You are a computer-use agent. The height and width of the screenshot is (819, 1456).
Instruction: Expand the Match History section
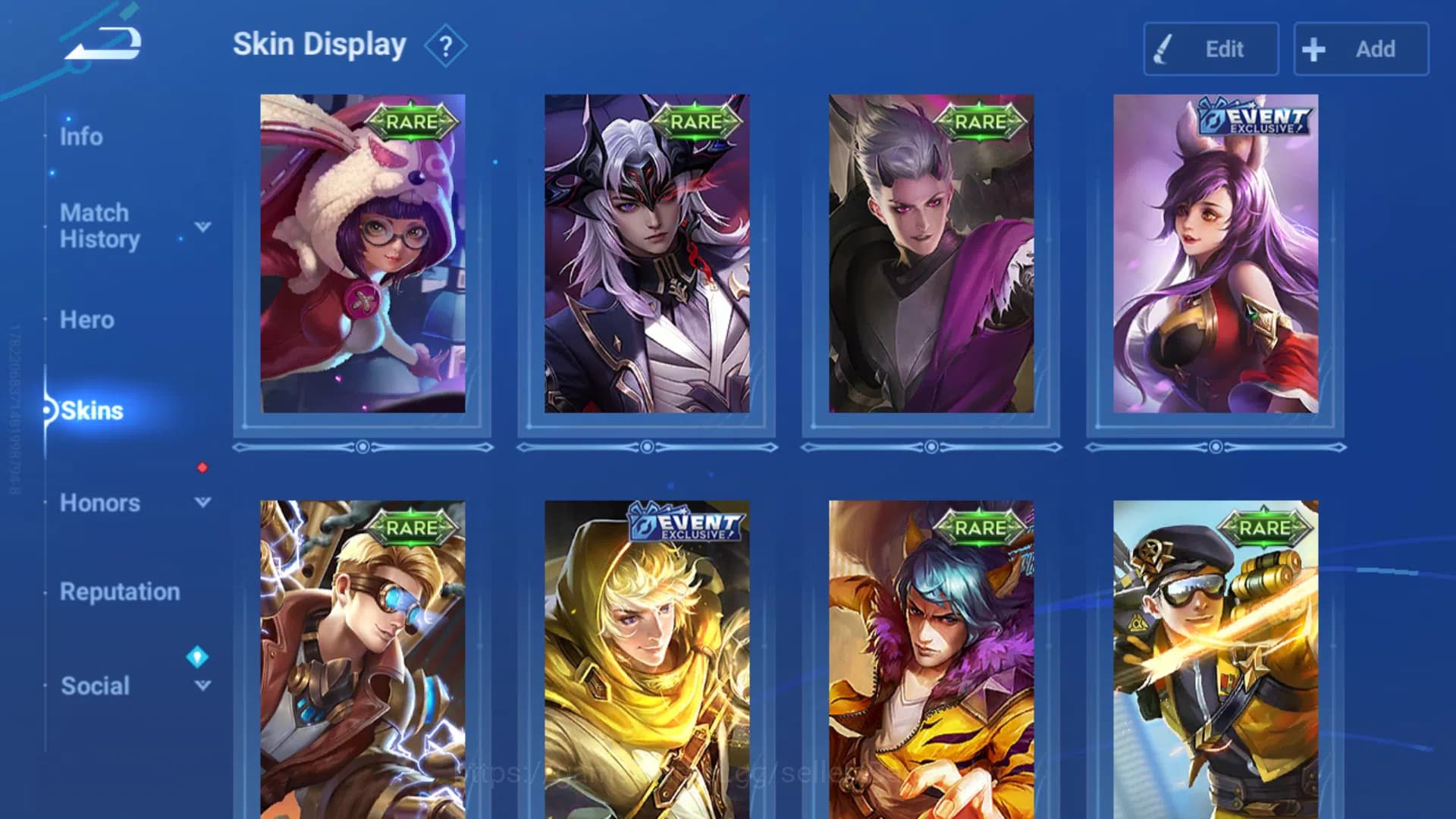click(202, 226)
